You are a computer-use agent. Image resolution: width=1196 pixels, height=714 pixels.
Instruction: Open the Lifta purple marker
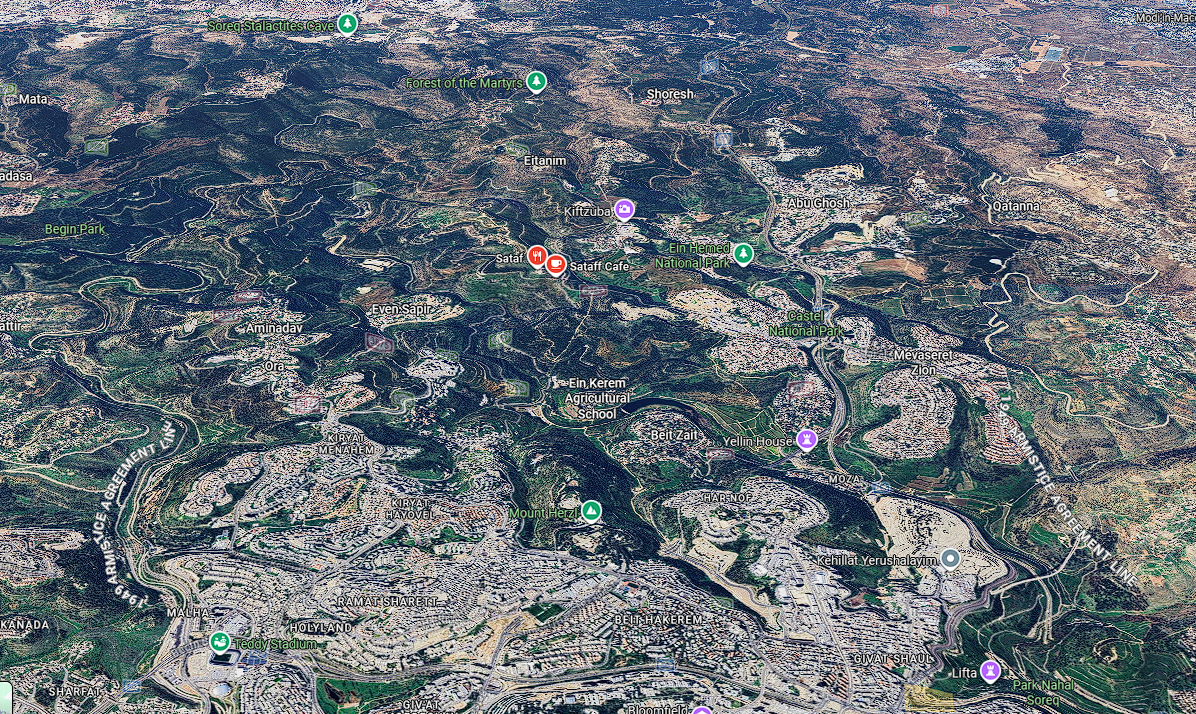[991, 670]
